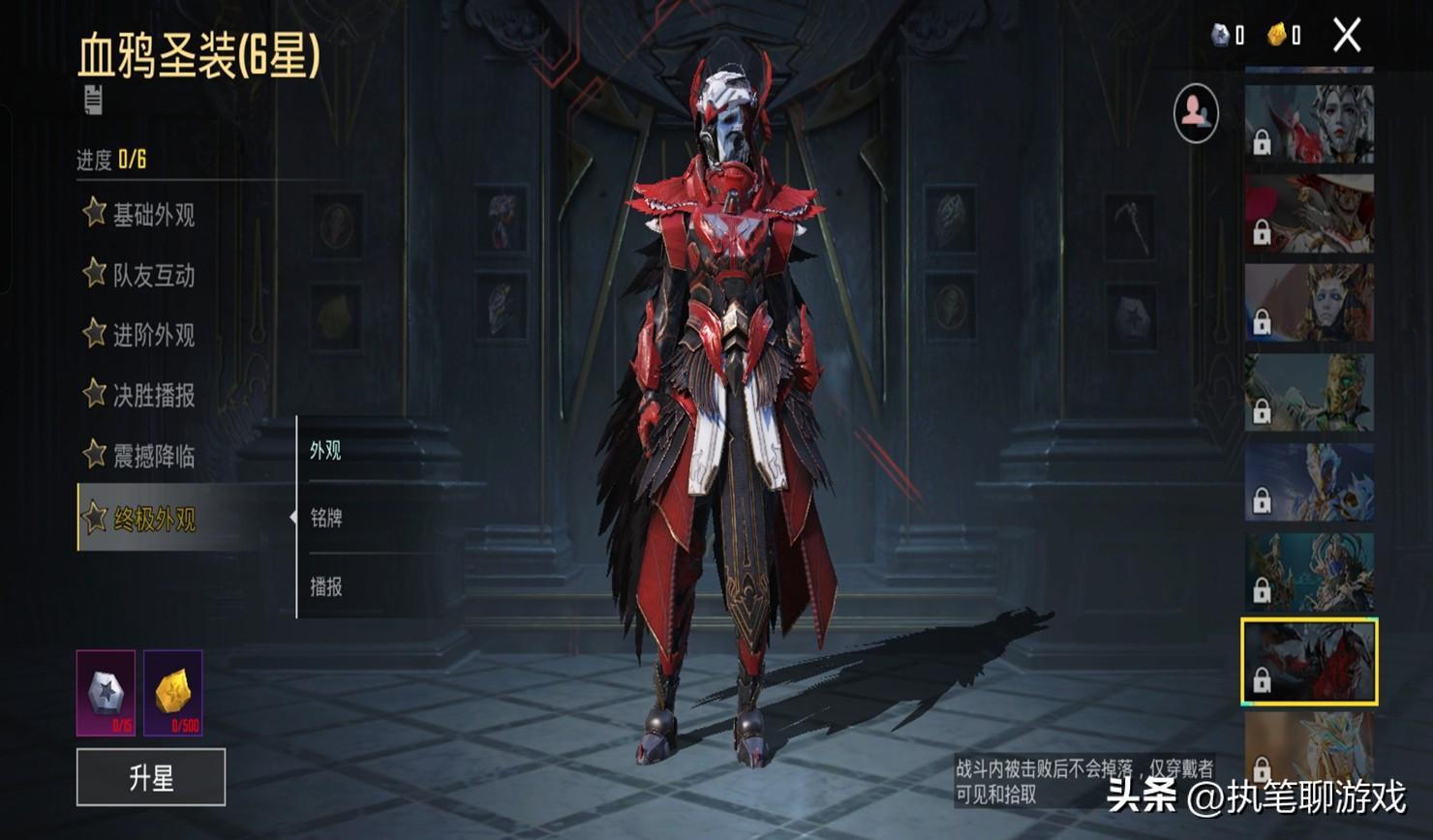Viewport: 1433px width, 840px height.
Task: Select the highlighted blood raven outfit thumbnail
Action: click(x=1309, y=662)
